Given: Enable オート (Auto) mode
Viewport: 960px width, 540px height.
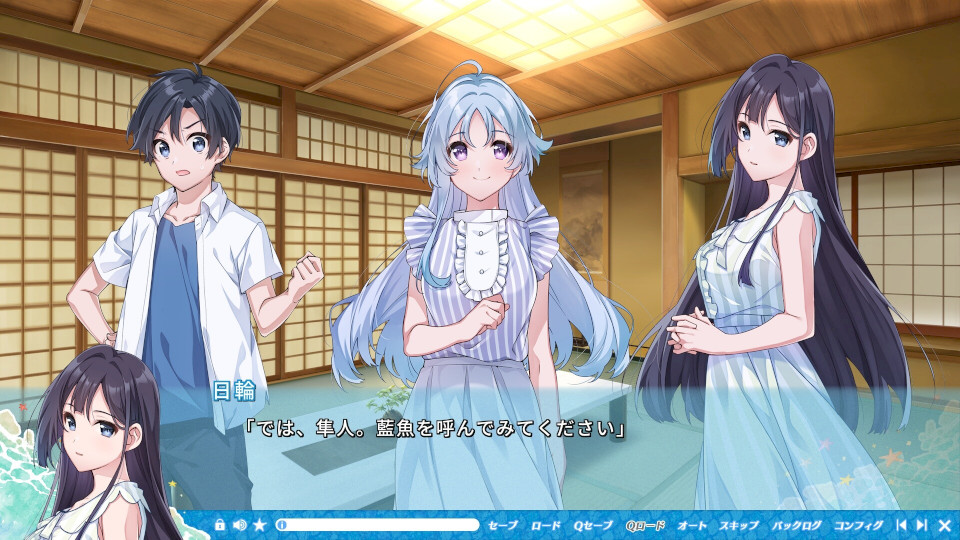Looking at the screenshot, I should click(x=692, y=525).
